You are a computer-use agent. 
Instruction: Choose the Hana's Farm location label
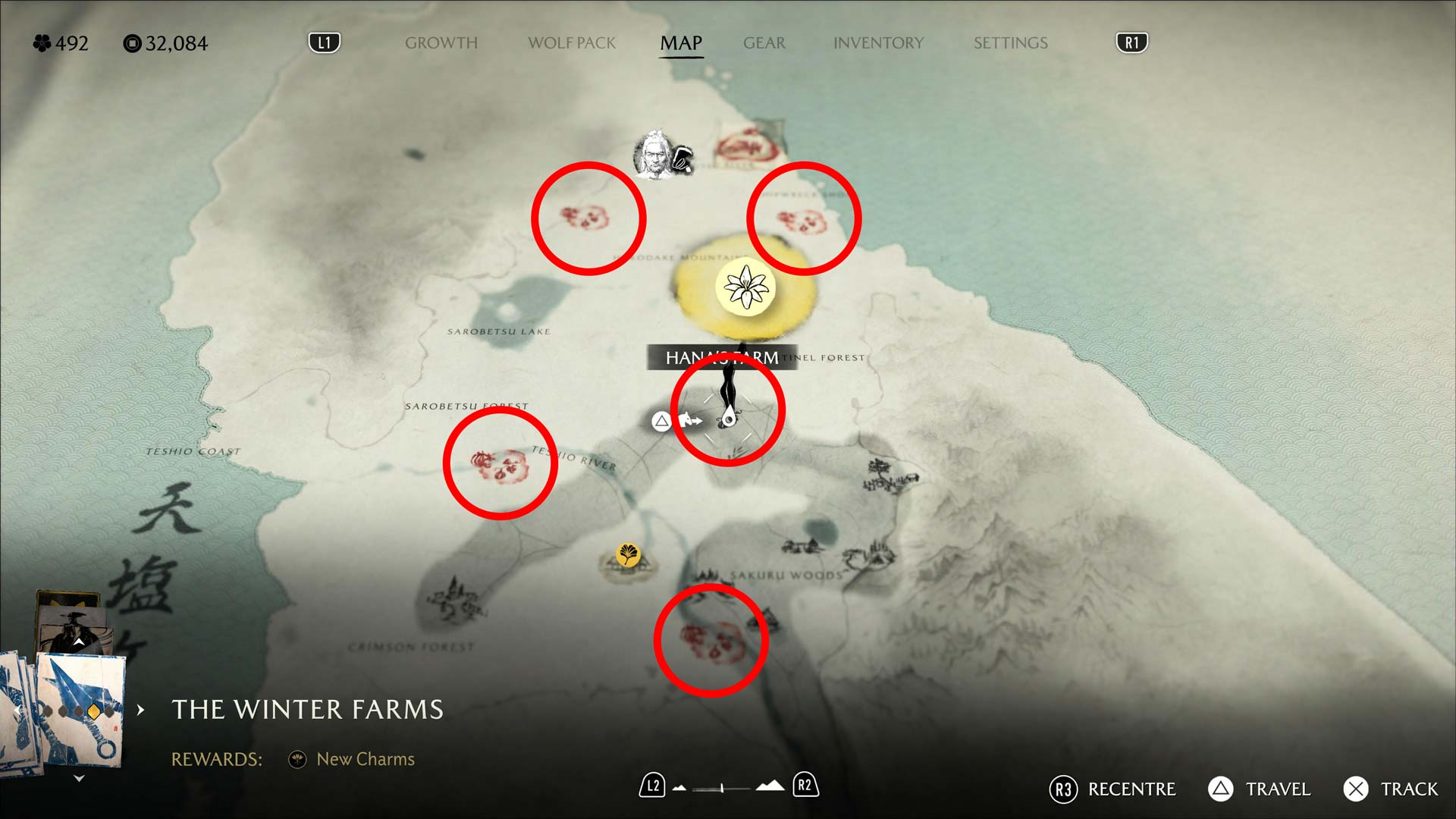pyautogui.click(x=720, y=357)
